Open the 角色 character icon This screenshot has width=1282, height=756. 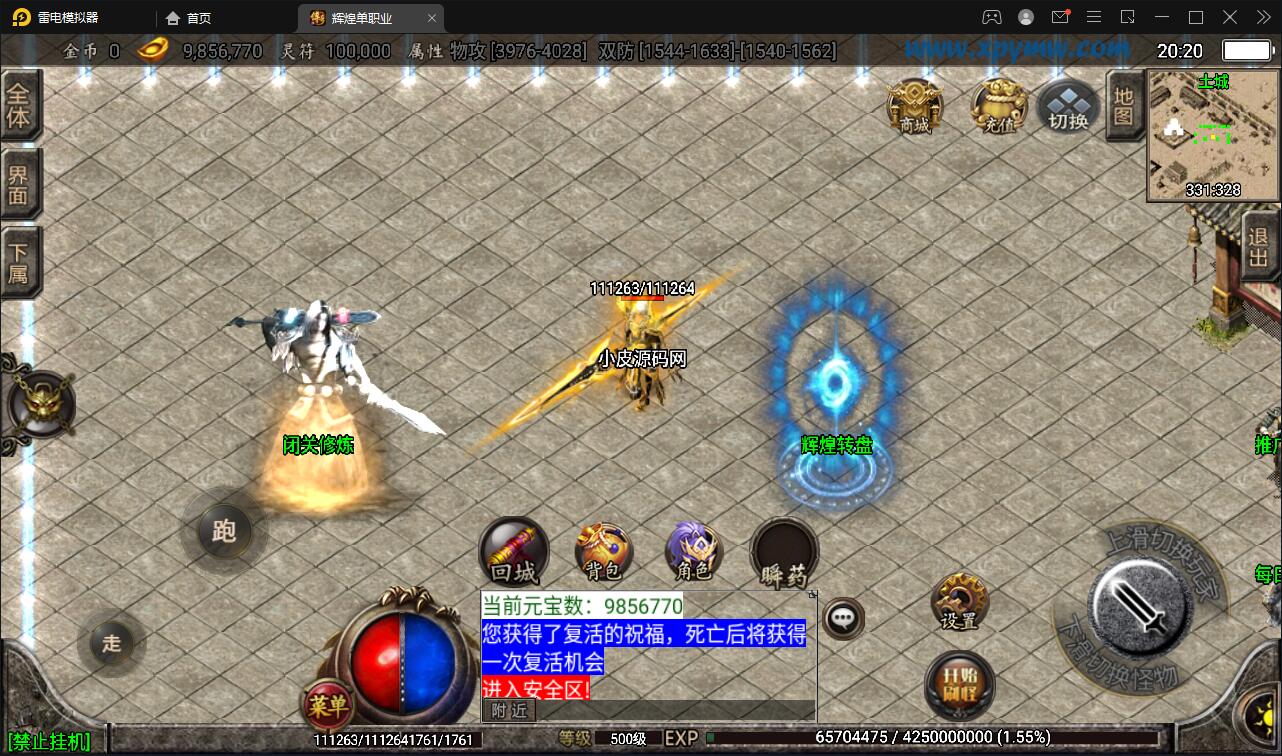693,552
